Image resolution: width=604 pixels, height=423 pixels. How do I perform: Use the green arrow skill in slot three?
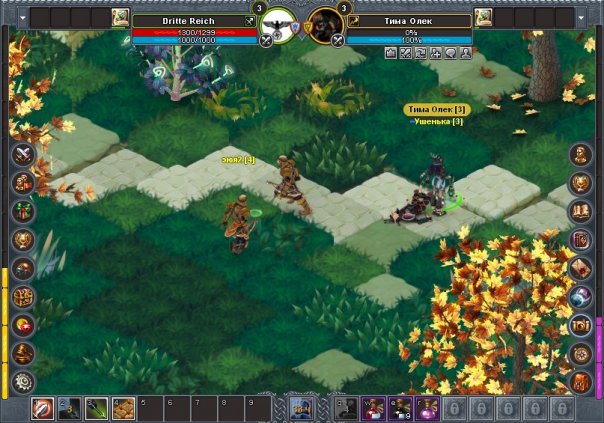(x=96, y=408)
